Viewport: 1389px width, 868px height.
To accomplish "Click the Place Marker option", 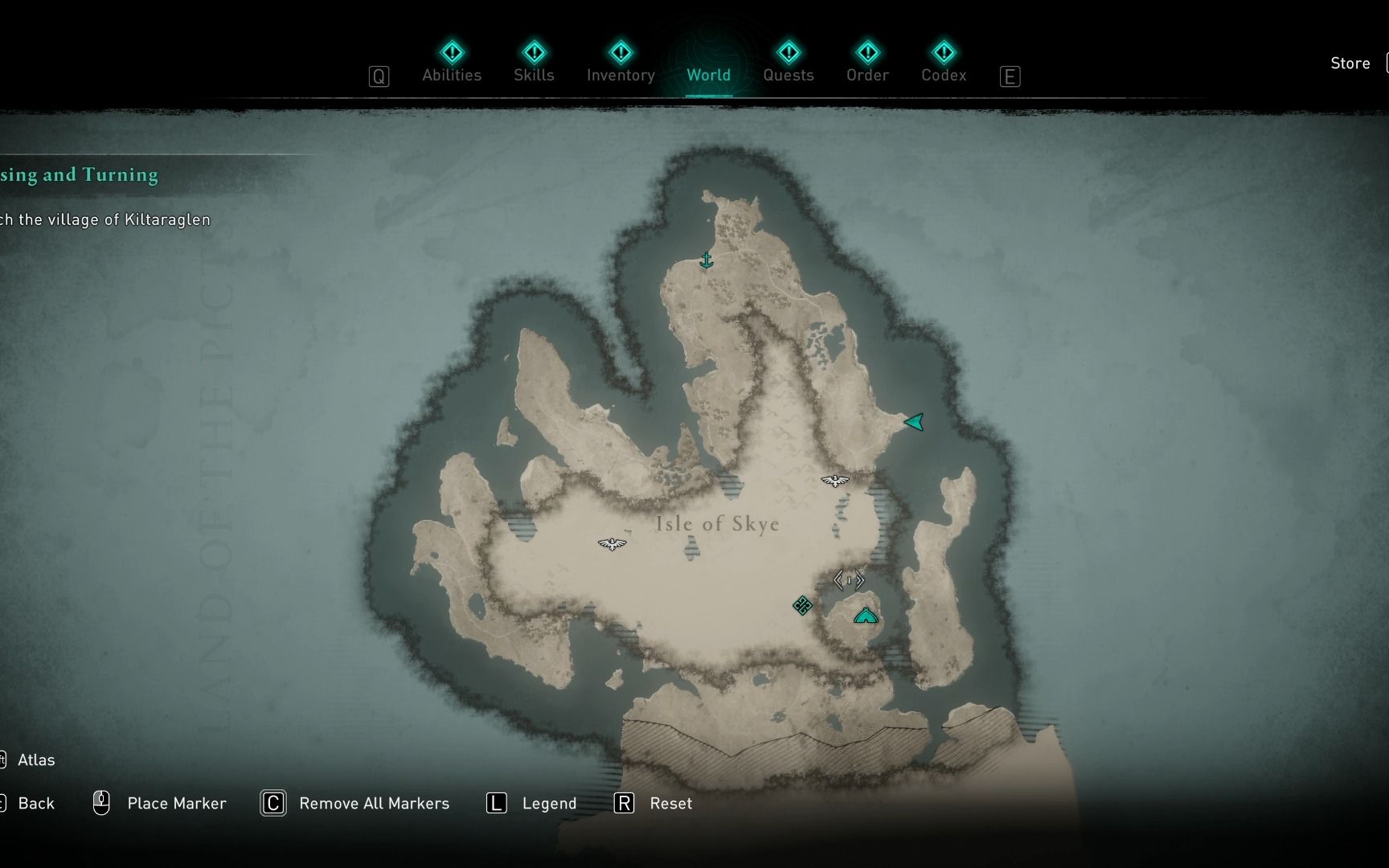I will pyautogui.click(x=176, y=803).
